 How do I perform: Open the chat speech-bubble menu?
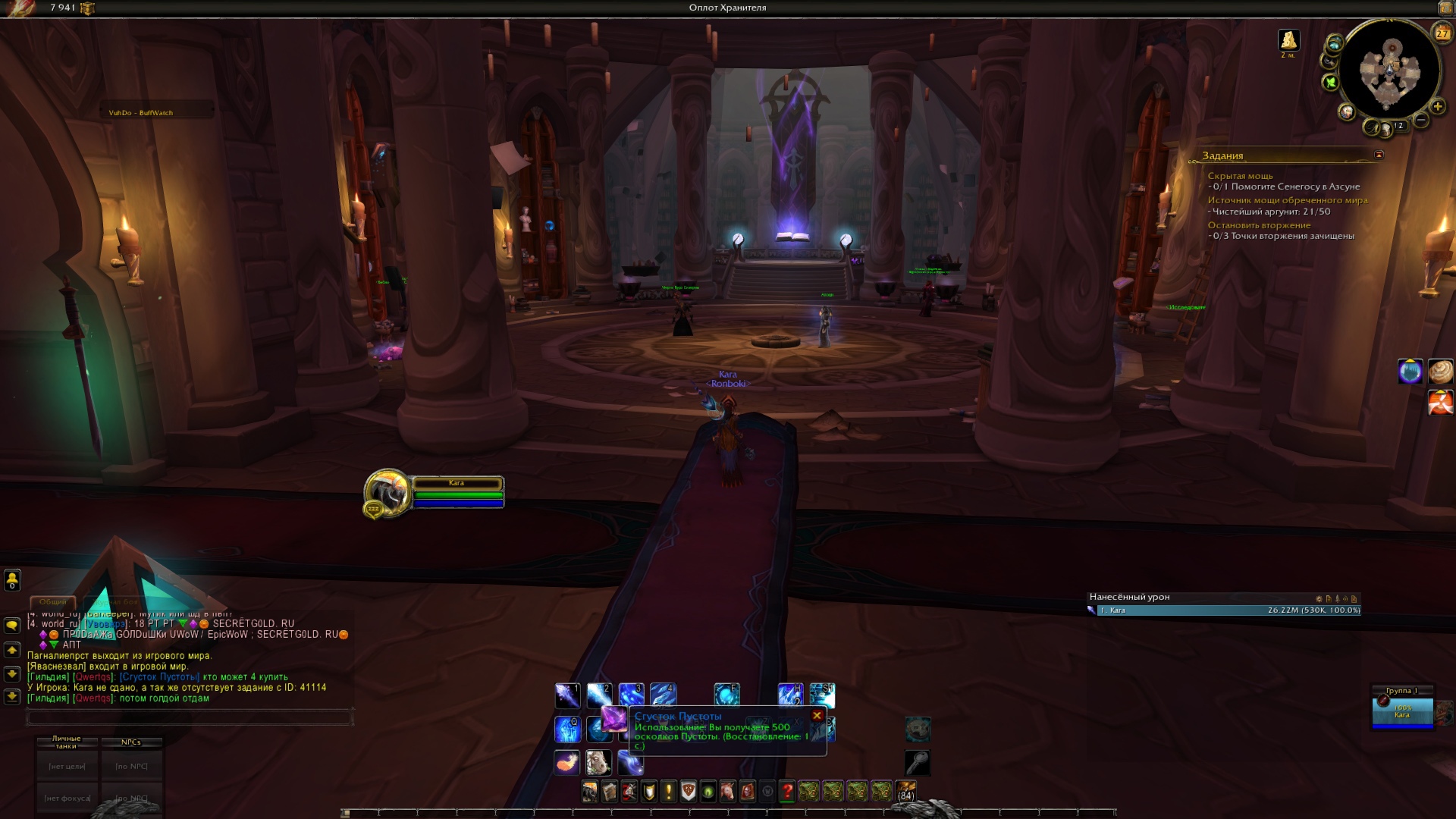12,626
